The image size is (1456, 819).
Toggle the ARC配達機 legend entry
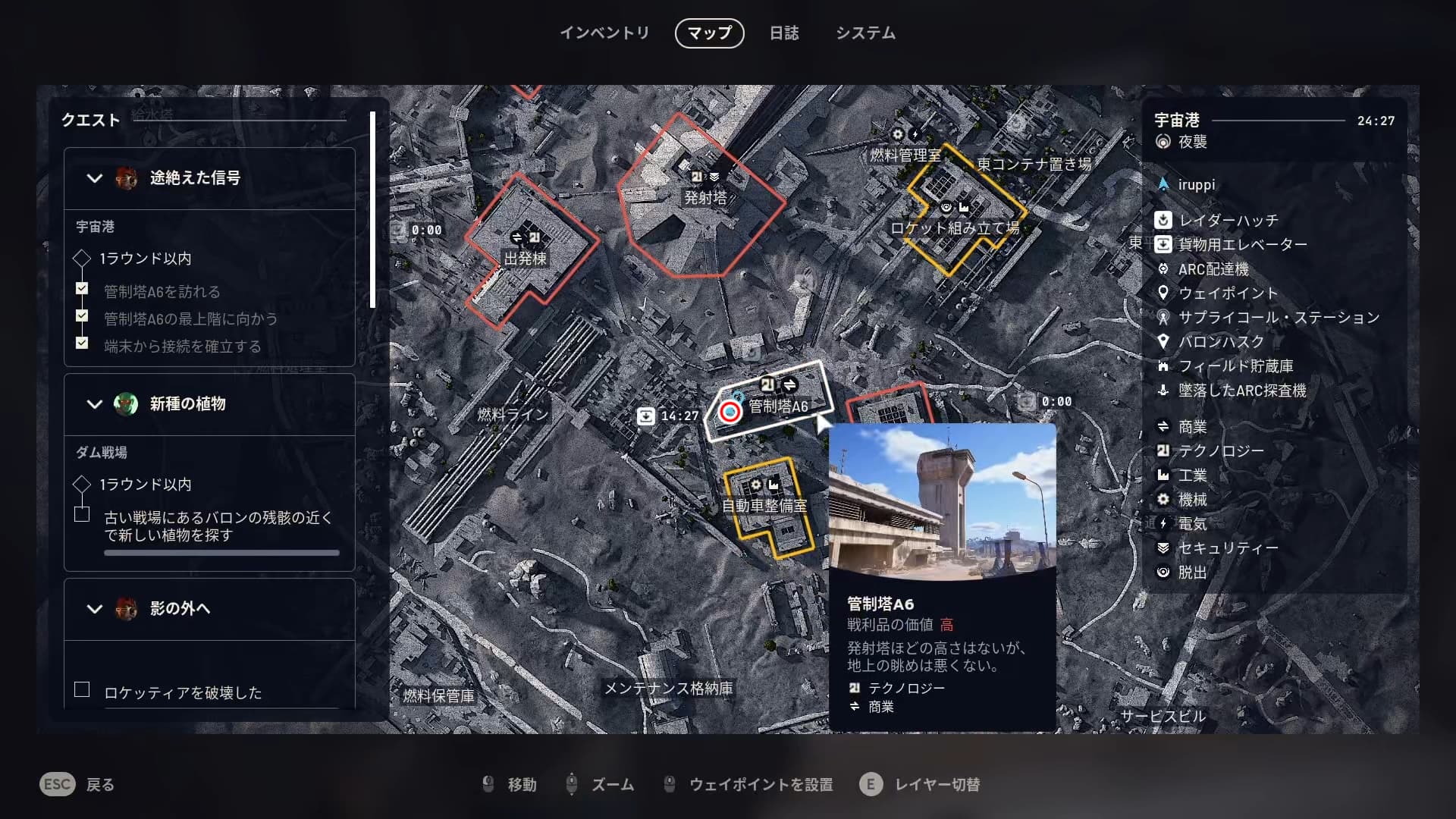tap(1213, 269)
